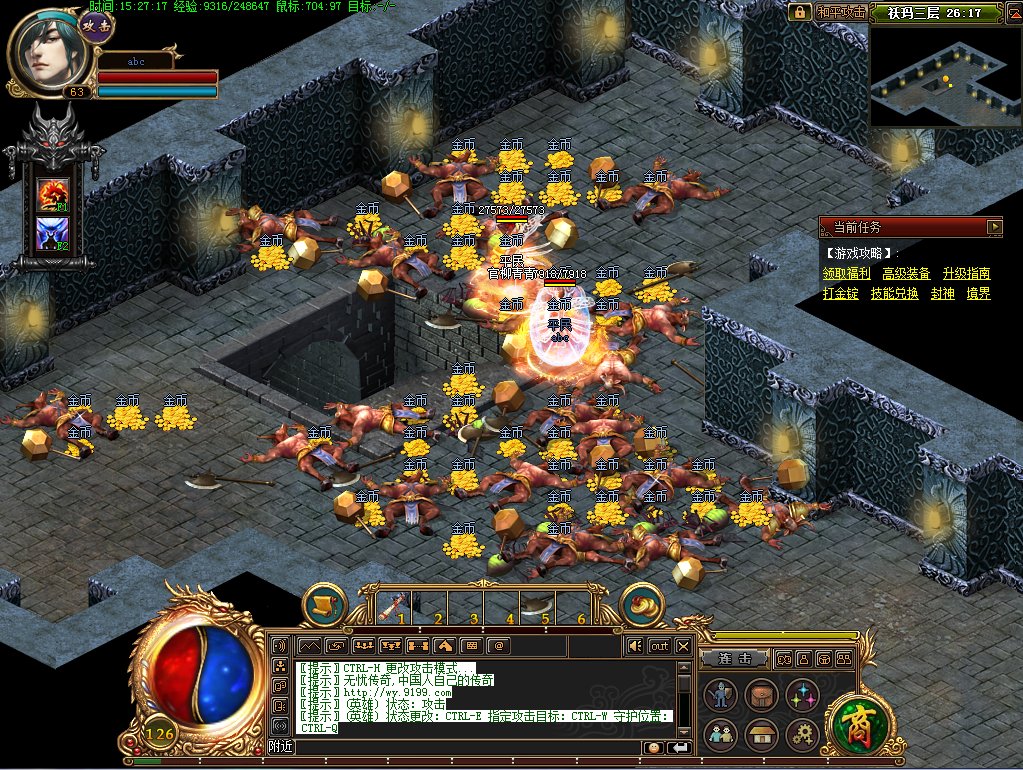Expand the 当前任务 quest panel arrow
The image size is (1023, 770).
coord(993,227)
